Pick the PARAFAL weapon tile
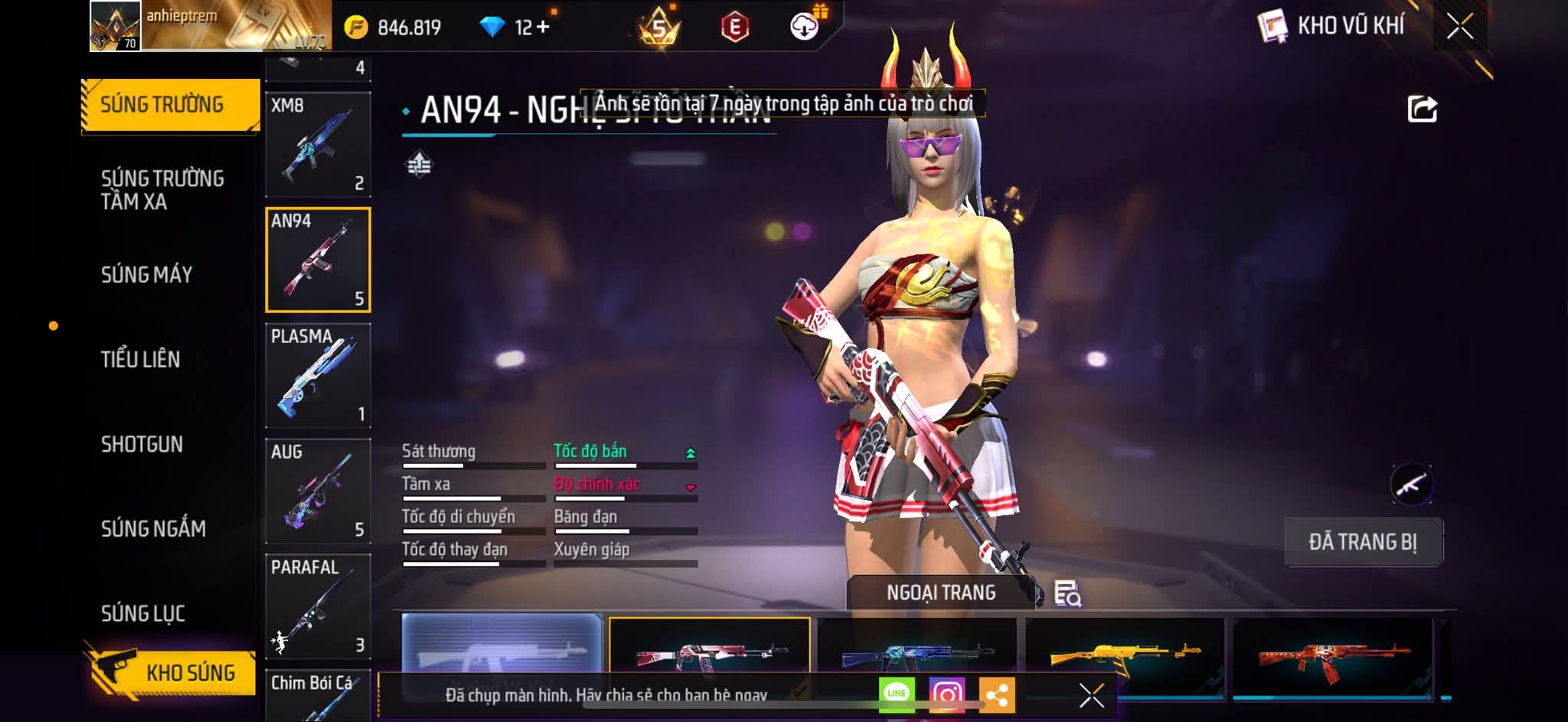Viewport: 1568px width, 722px height. [x=318, y=606]
